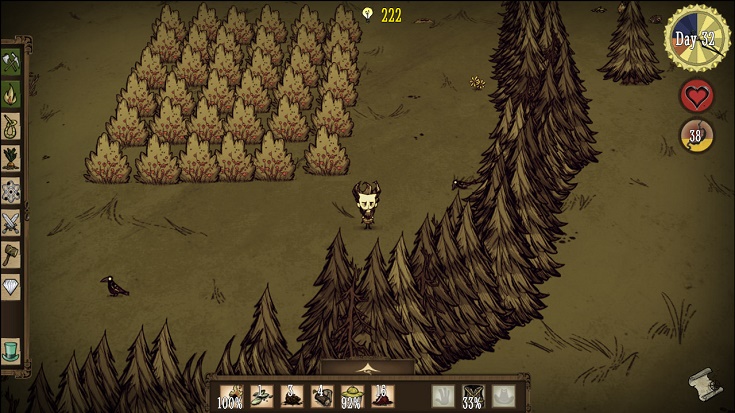Viewport: 735px width, 413px height.
Task: Click the empty hand equipment slot
Action: click(444, 396)
